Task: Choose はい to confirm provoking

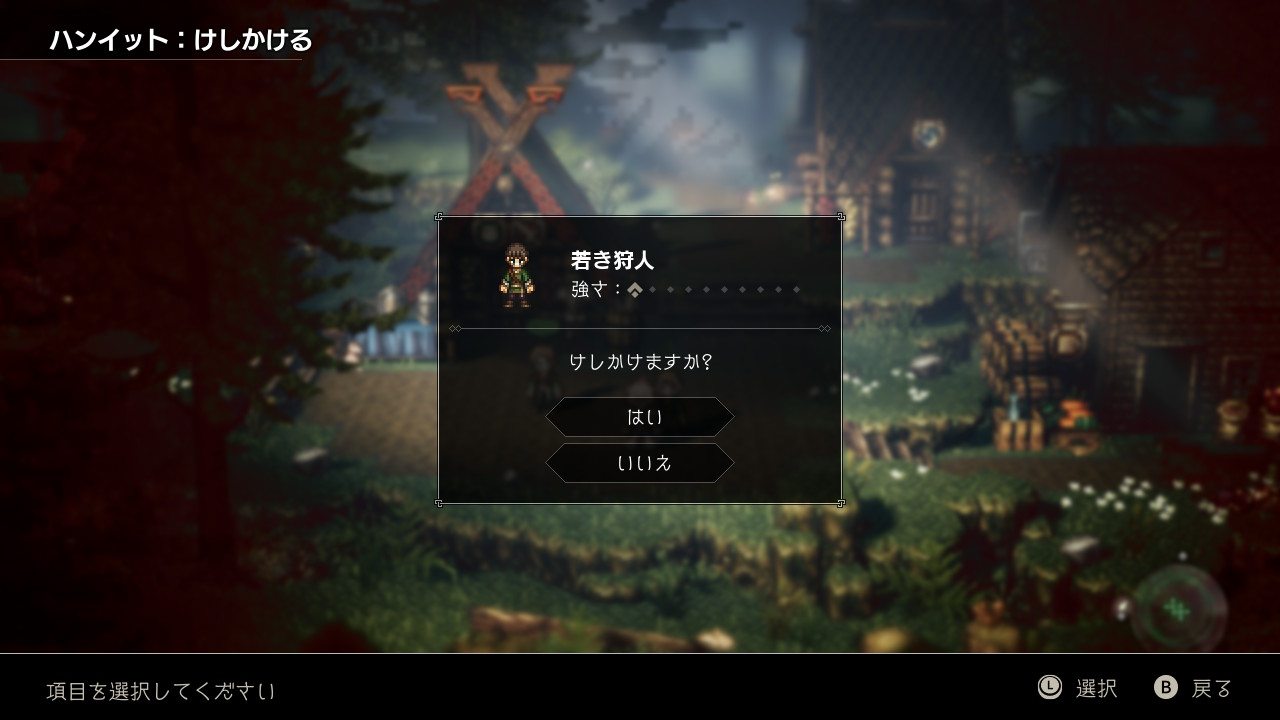Action: pos(640,417)
